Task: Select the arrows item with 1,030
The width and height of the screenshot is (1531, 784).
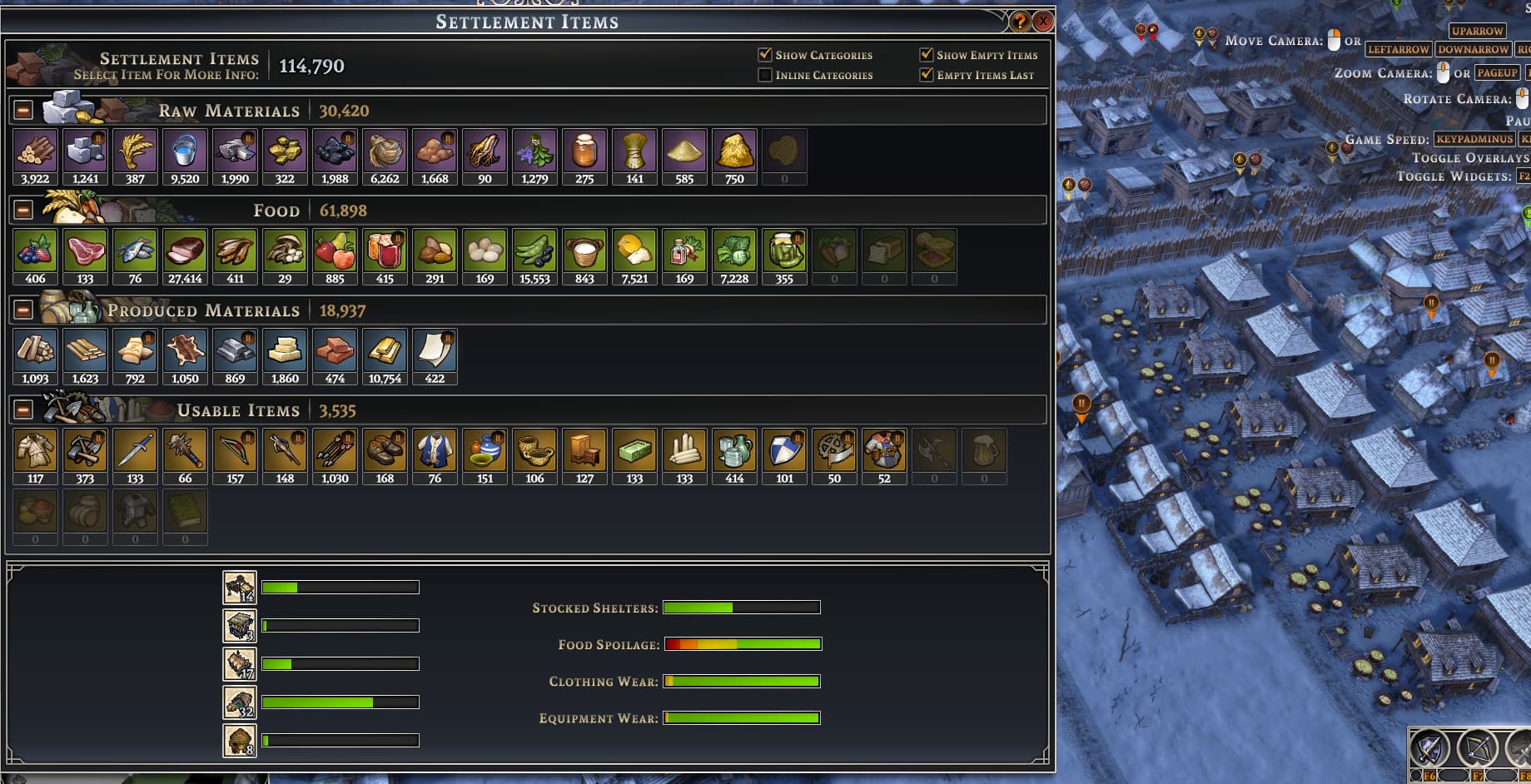Action: pos(335,451)
